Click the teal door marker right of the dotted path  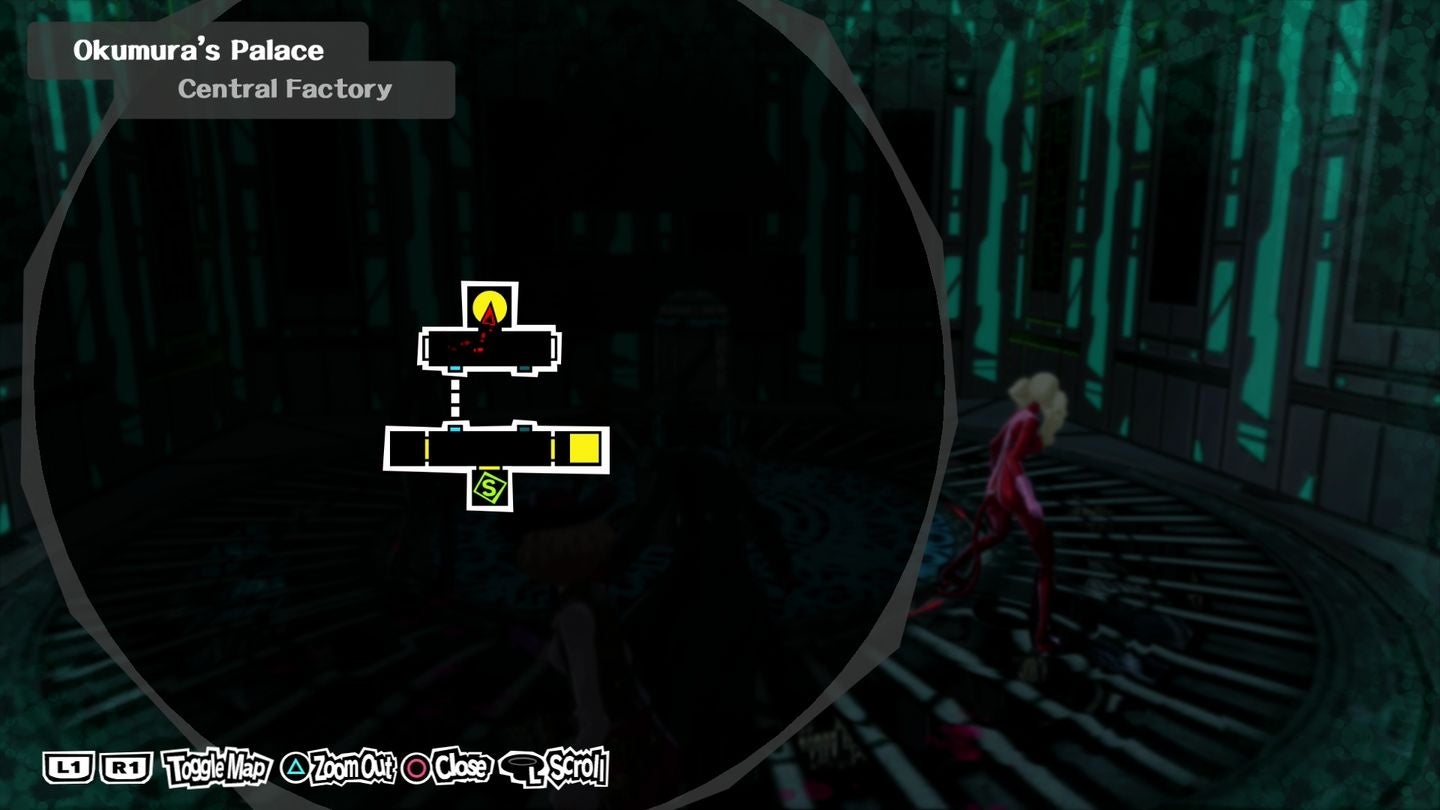click(524, 429)
